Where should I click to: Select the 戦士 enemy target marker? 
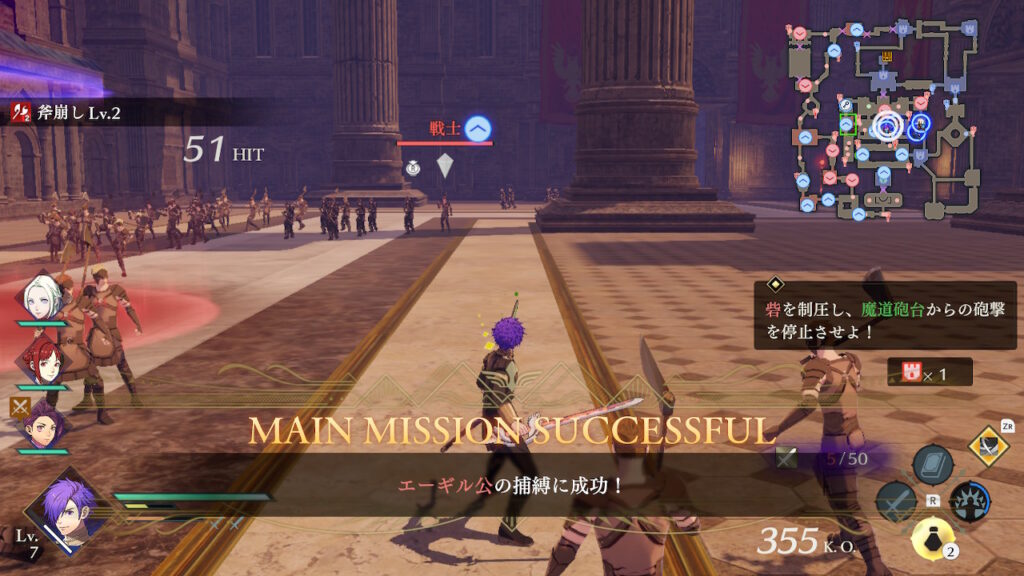[x=478, y=128]
